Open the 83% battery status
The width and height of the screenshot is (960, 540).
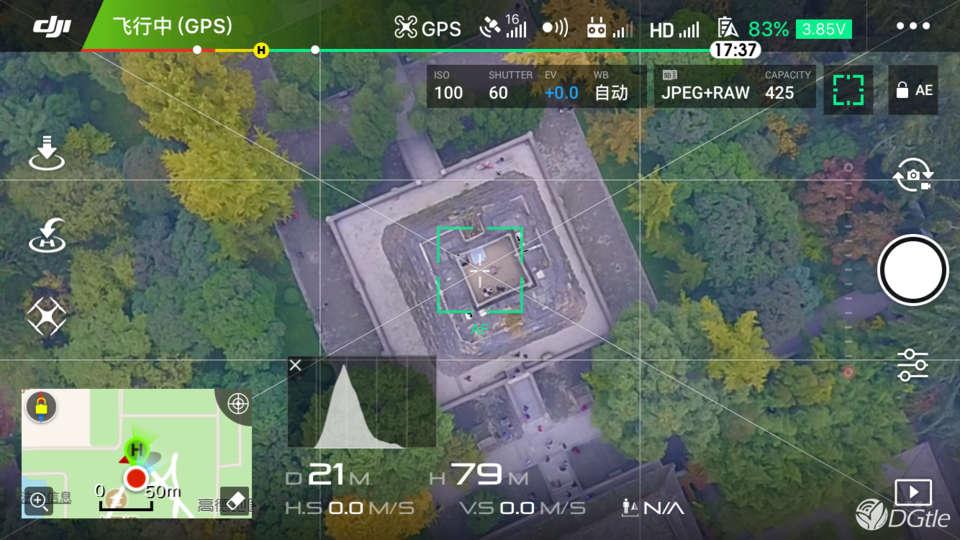767,29
